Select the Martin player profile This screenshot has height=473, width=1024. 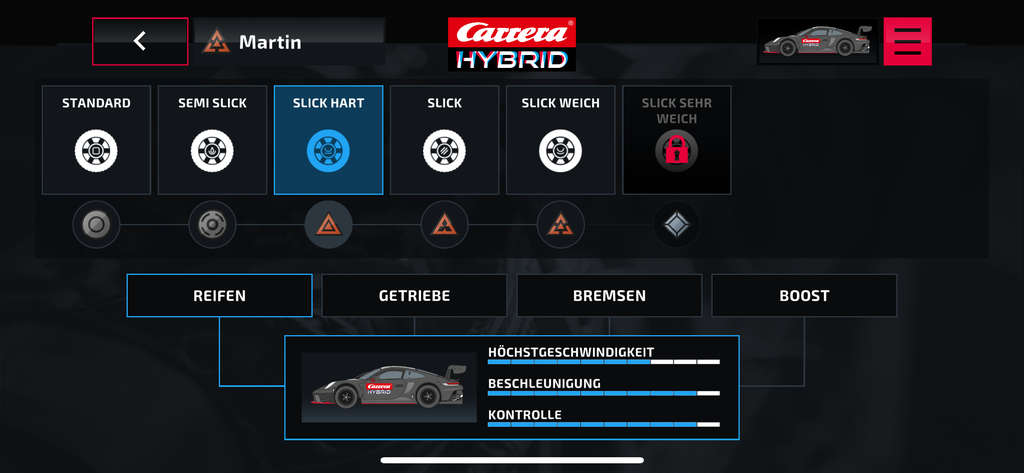(288, 42)
